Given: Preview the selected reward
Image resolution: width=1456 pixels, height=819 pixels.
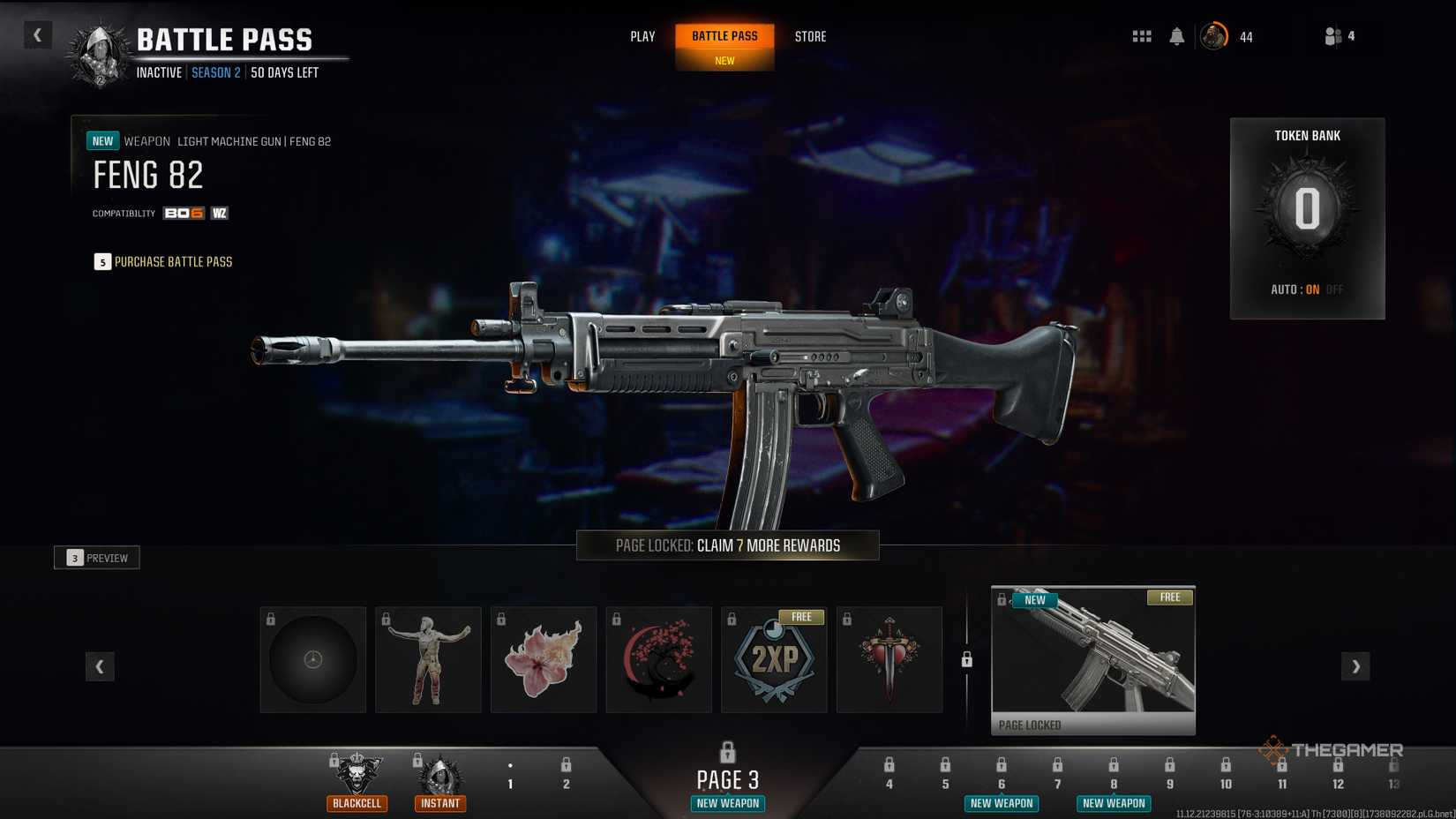Looking at the screenshot, I should point(97,558).
